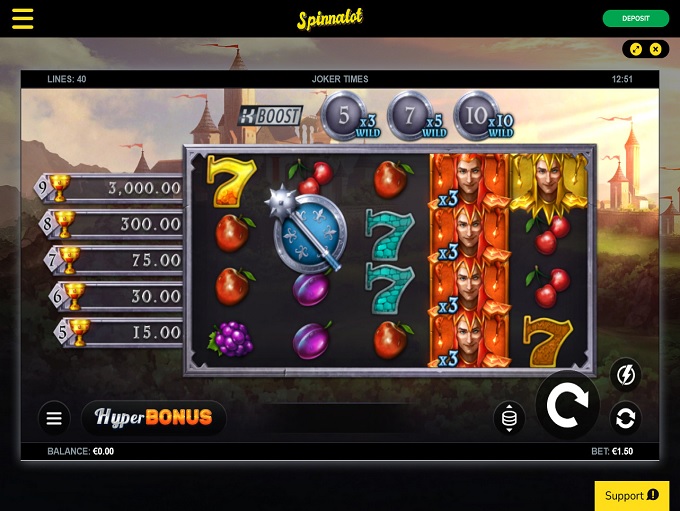The image size is (680, 511).
Task: Open the Support chat
Action: (x=631, y=495)
